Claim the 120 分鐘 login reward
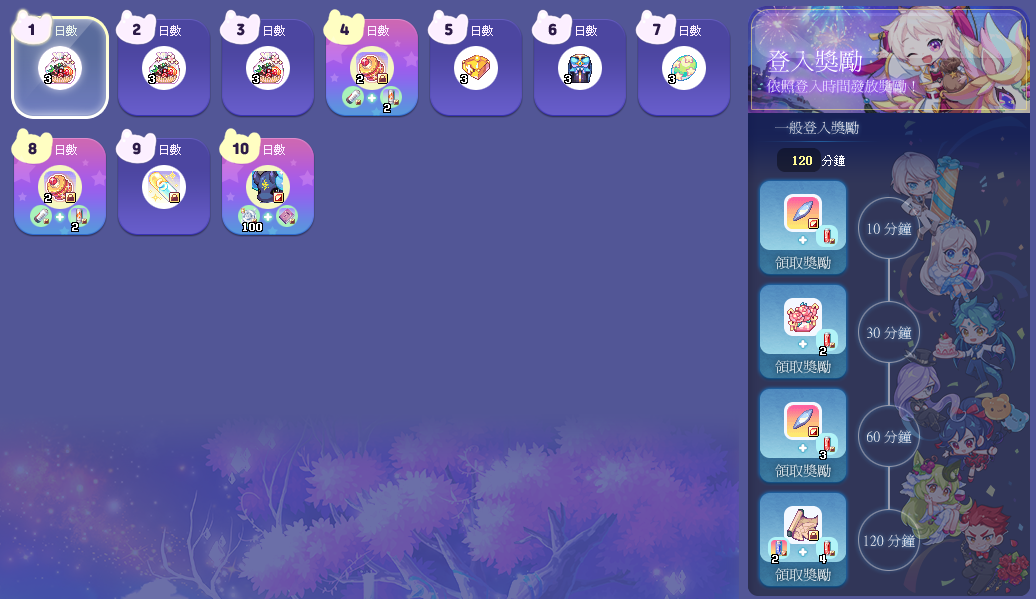 tap(803, 574)
